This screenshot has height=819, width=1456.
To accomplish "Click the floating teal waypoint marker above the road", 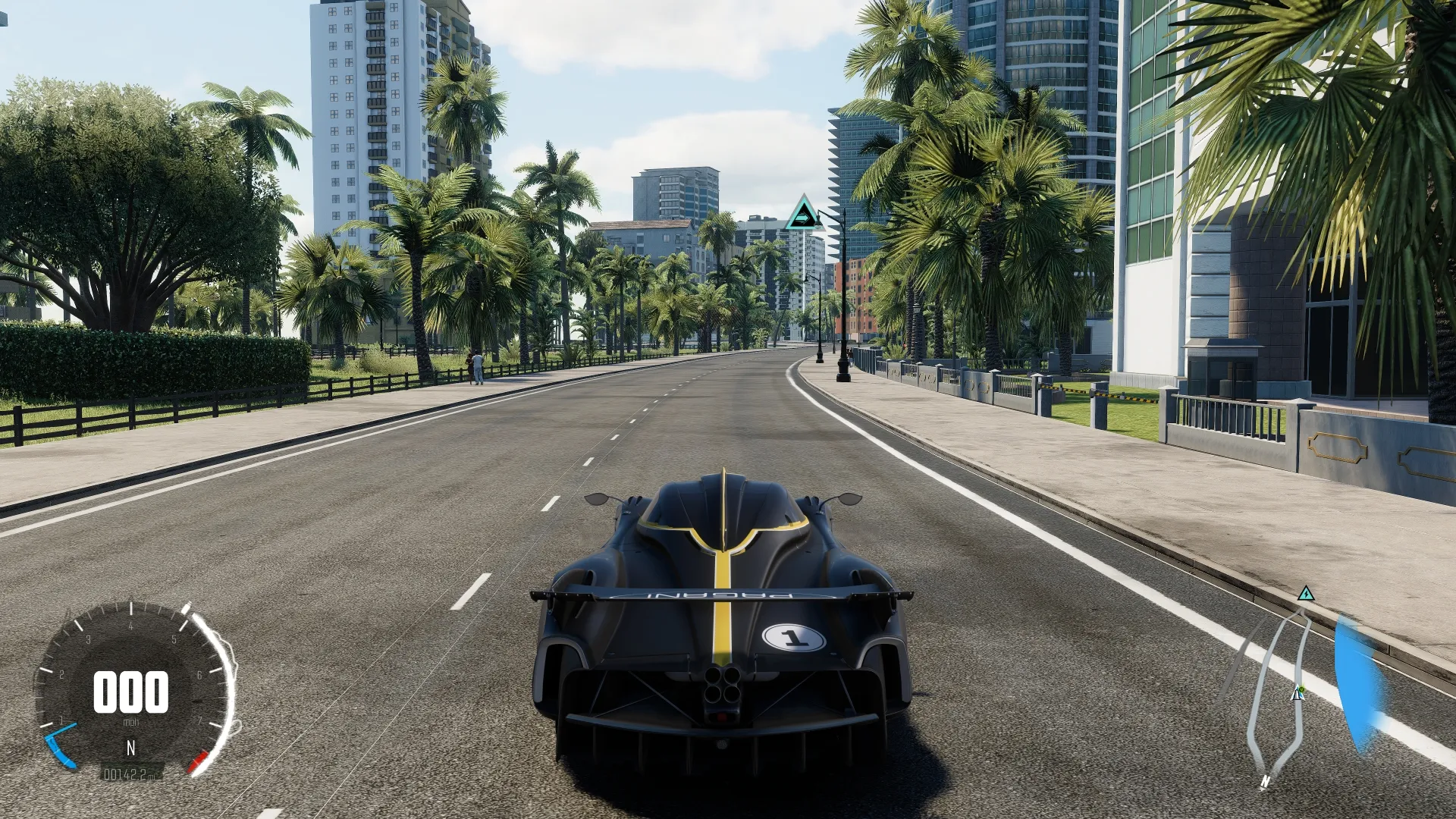I will tap(802, 214).
